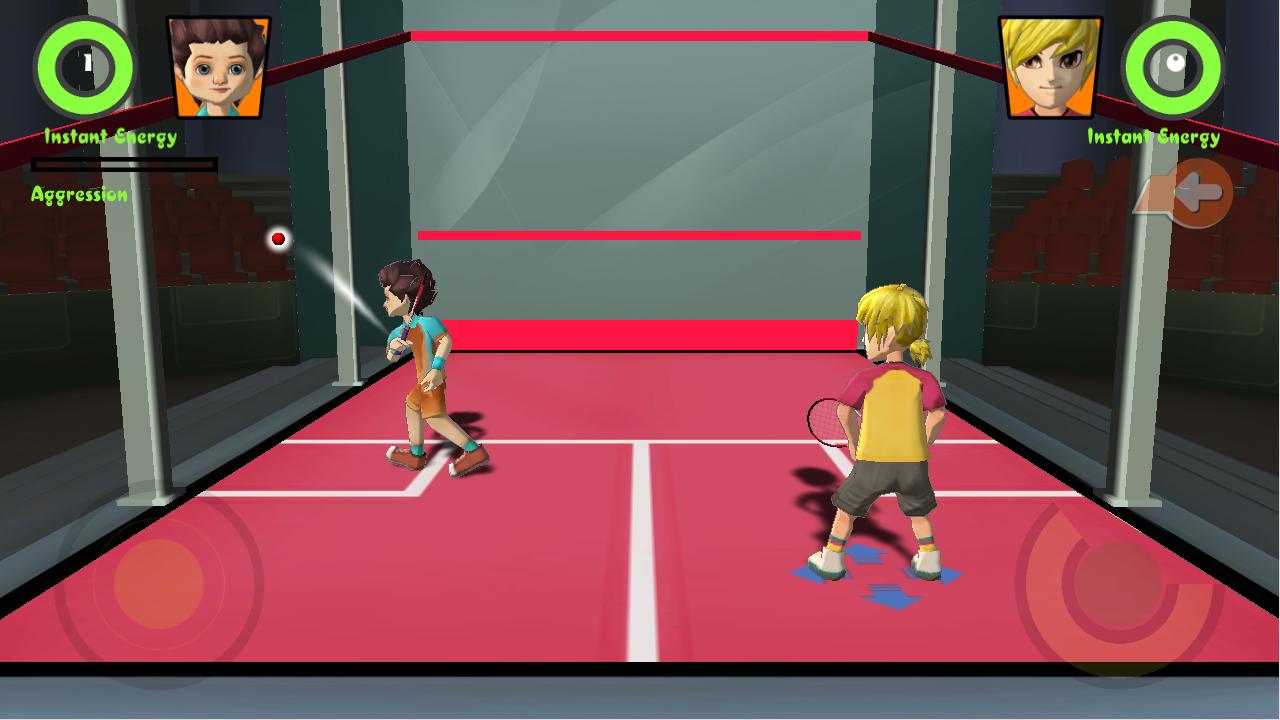Image resolution: width=1280 pixels, height=720 pixels.
Task: Expand the Aggression indicator section
Action: [x=79, y=193]
